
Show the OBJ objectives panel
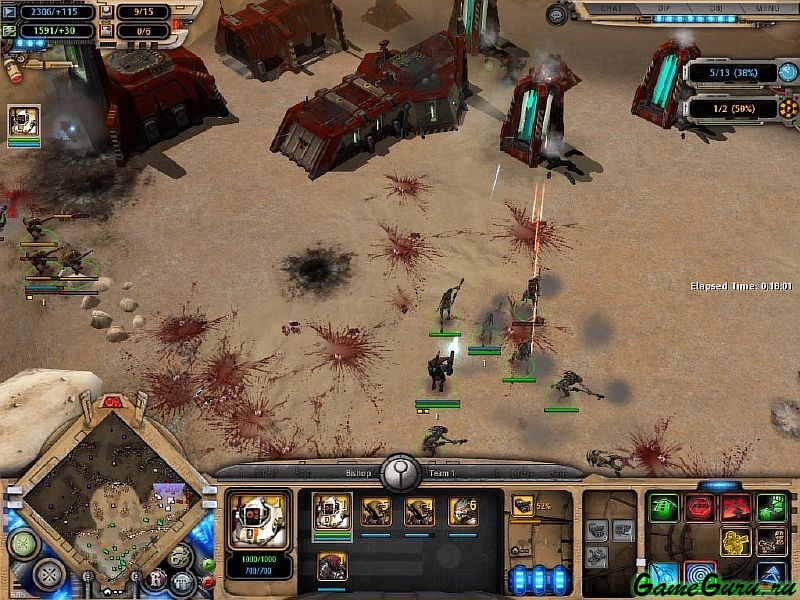click(716, 8)
